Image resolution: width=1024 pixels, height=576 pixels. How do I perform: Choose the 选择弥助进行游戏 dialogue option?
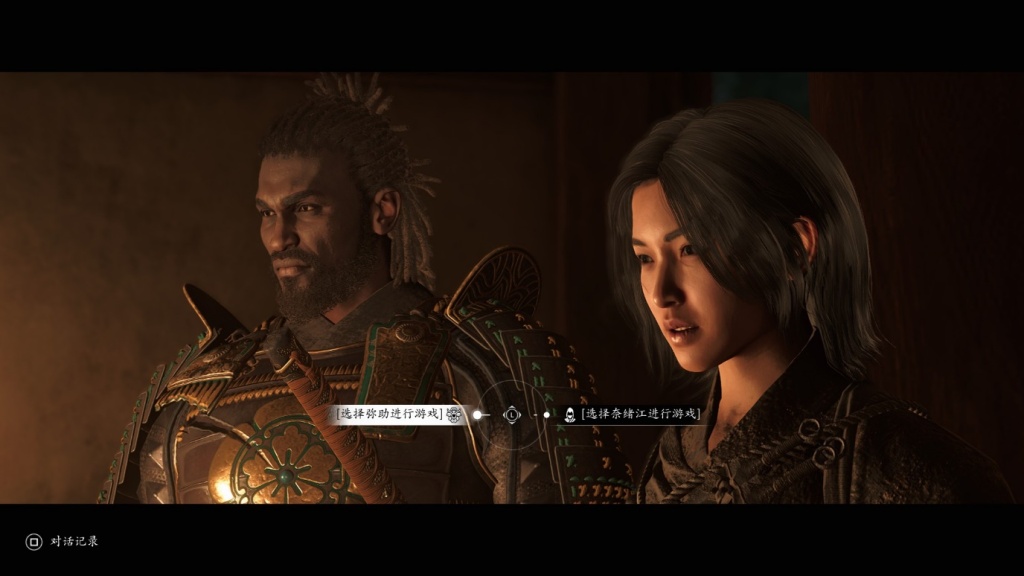[390, 414]
